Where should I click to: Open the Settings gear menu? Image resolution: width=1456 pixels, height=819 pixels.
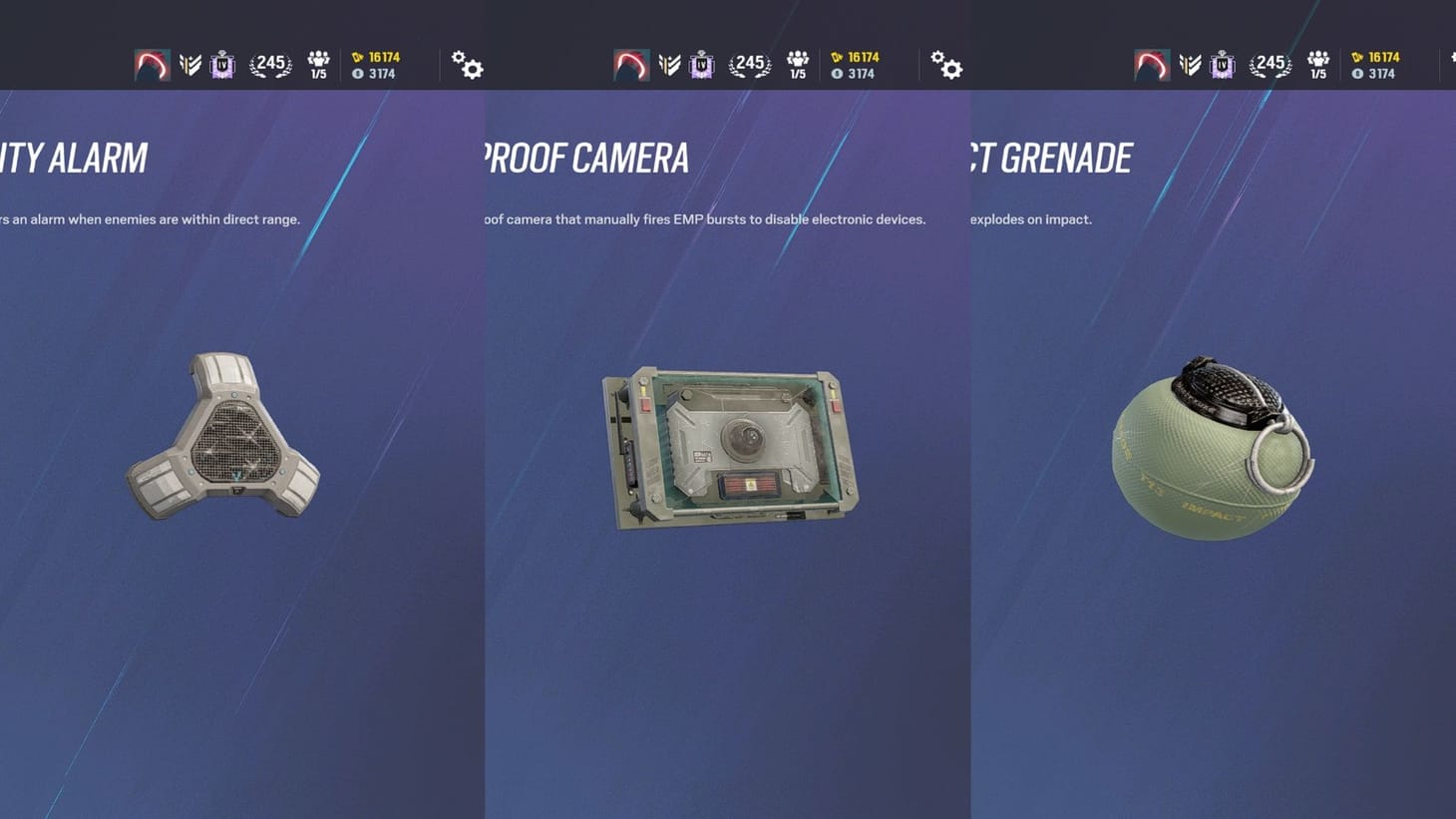tap(467, 65)
